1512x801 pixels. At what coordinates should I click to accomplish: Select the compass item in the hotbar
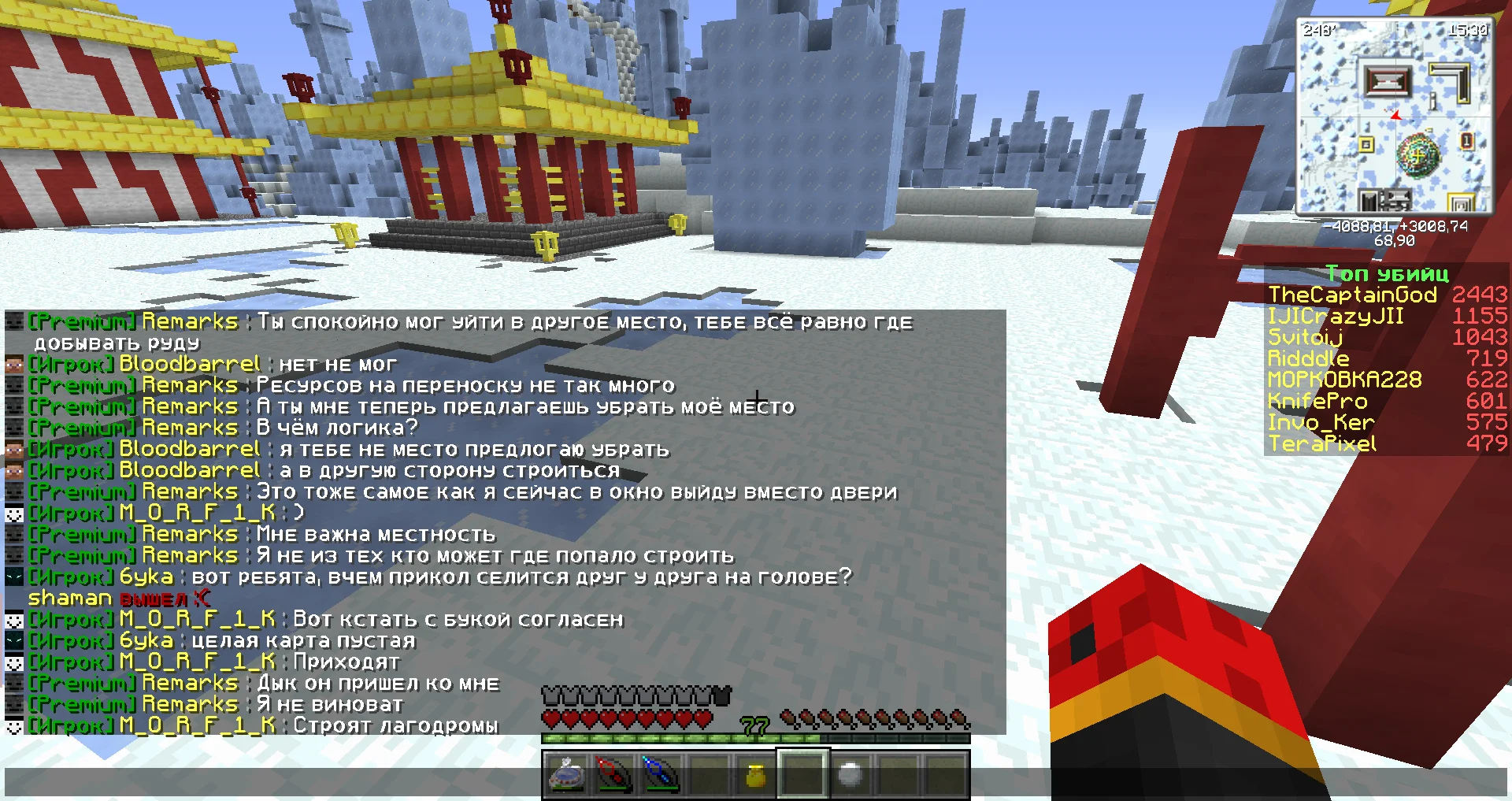(x=566, y=775)
